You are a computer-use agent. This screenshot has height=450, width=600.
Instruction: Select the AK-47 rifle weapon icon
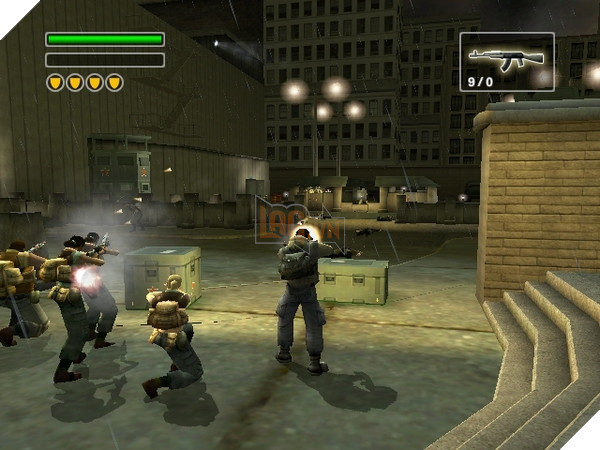(x=504, y=56)
